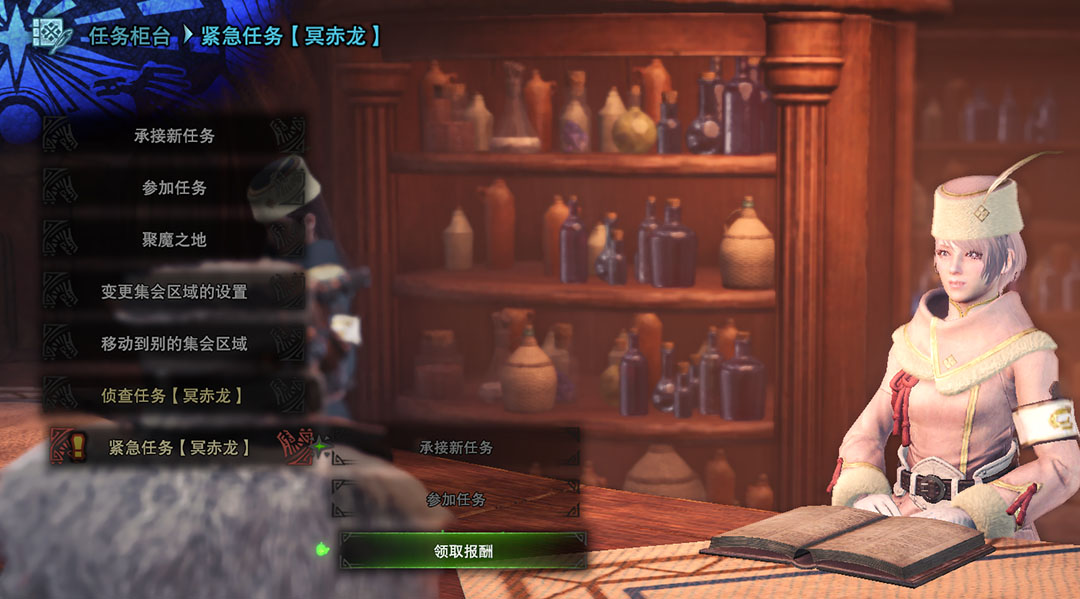The width and height of the screenshot is (1080, 599).
Task: Select 承接新任务 in the main quest counter list
Action: [174, 136]
